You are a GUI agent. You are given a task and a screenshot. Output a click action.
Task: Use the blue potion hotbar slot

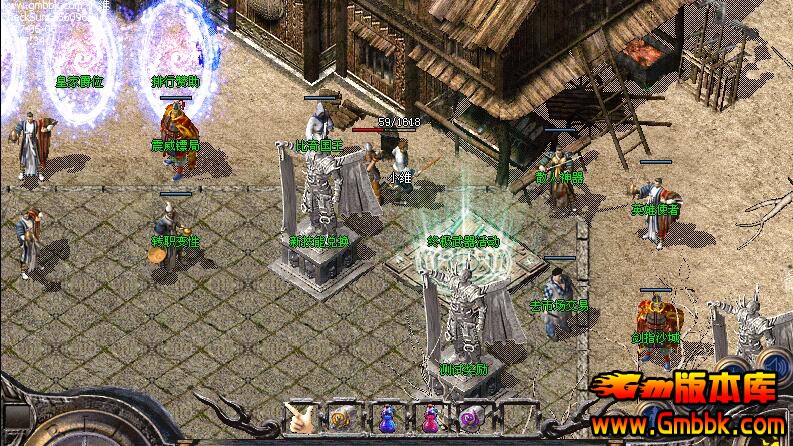point(386,419)
